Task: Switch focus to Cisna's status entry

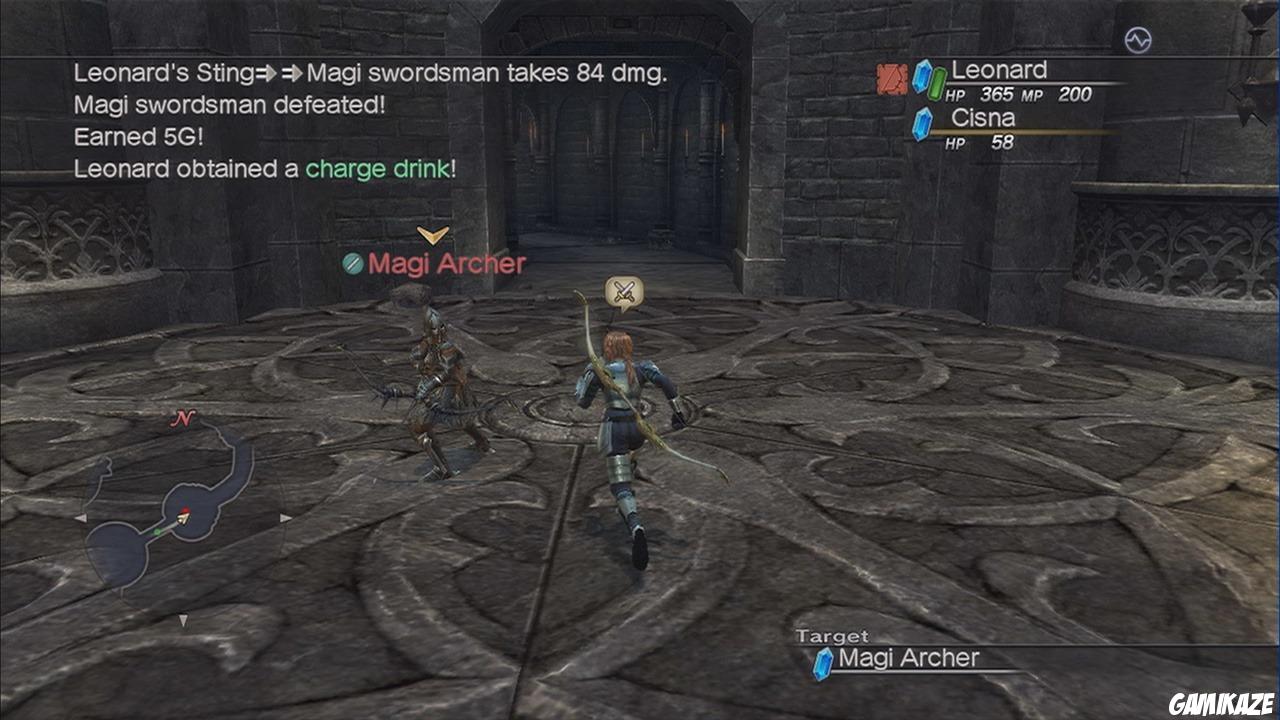Action: click(985, 116)
